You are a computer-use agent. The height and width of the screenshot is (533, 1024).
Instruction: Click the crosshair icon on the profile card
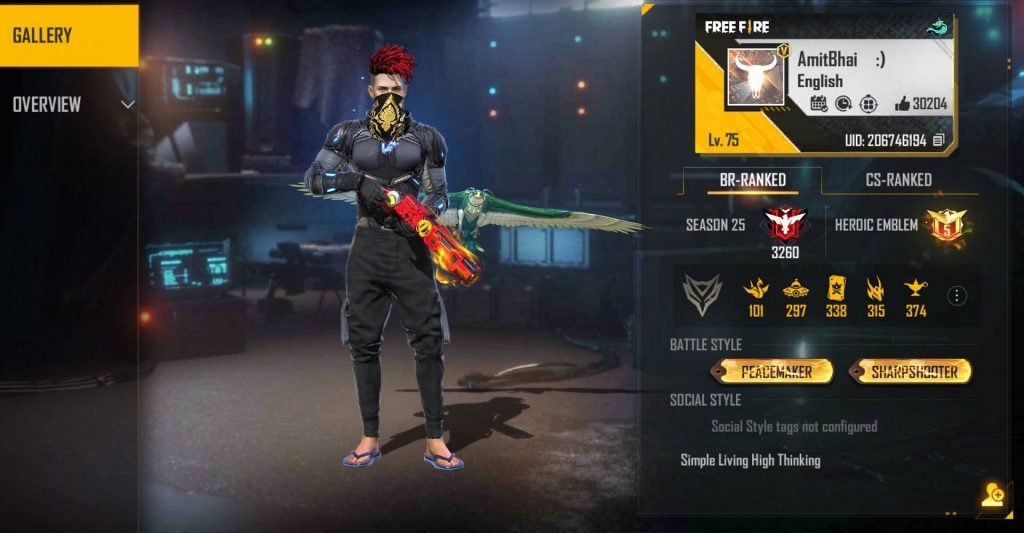(870, 103)
